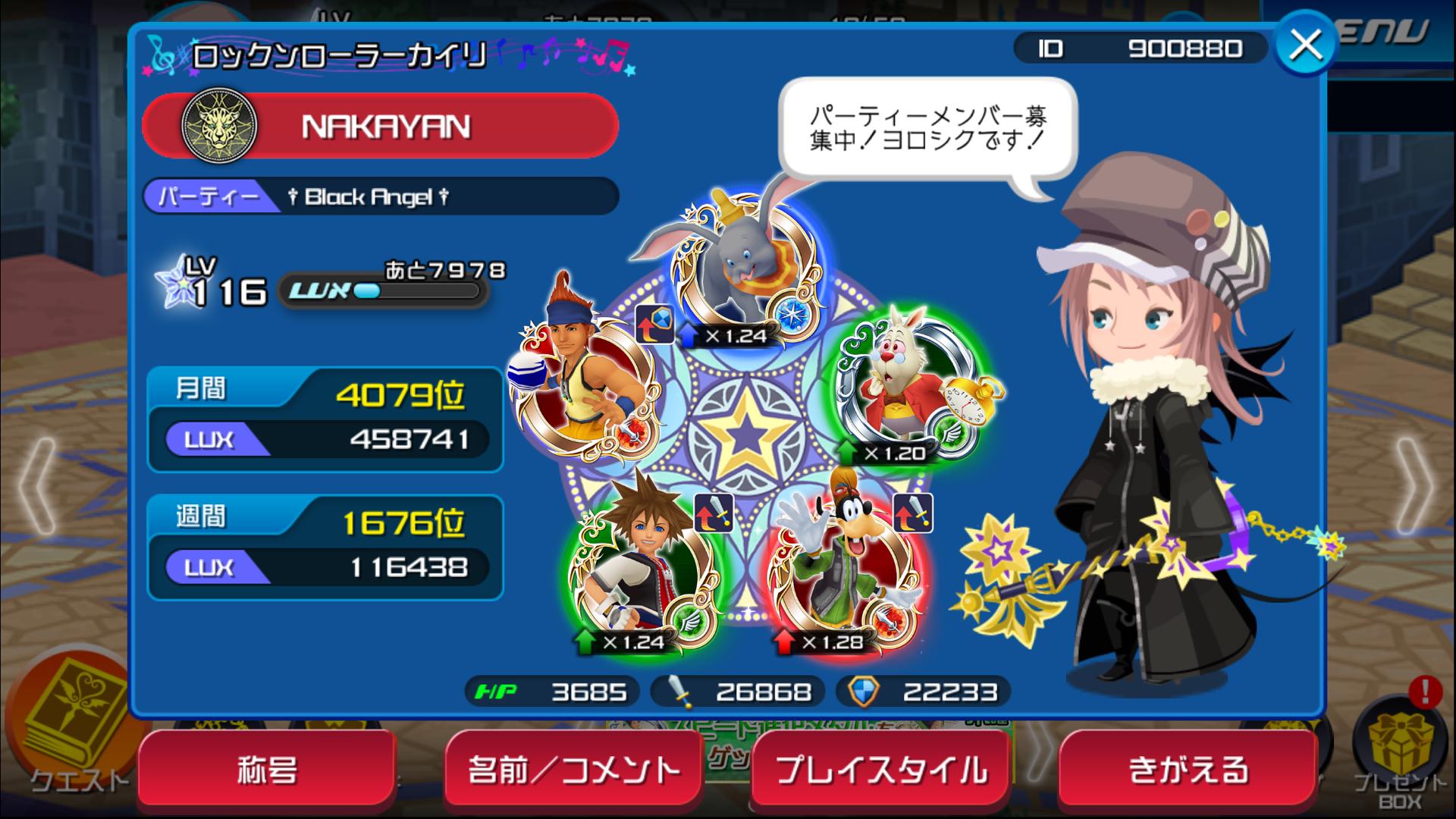The height and width of the screenshot is (819, 1456).
Task: Open the プレゼント BOX gift icon
Action: pos(1400,751)
